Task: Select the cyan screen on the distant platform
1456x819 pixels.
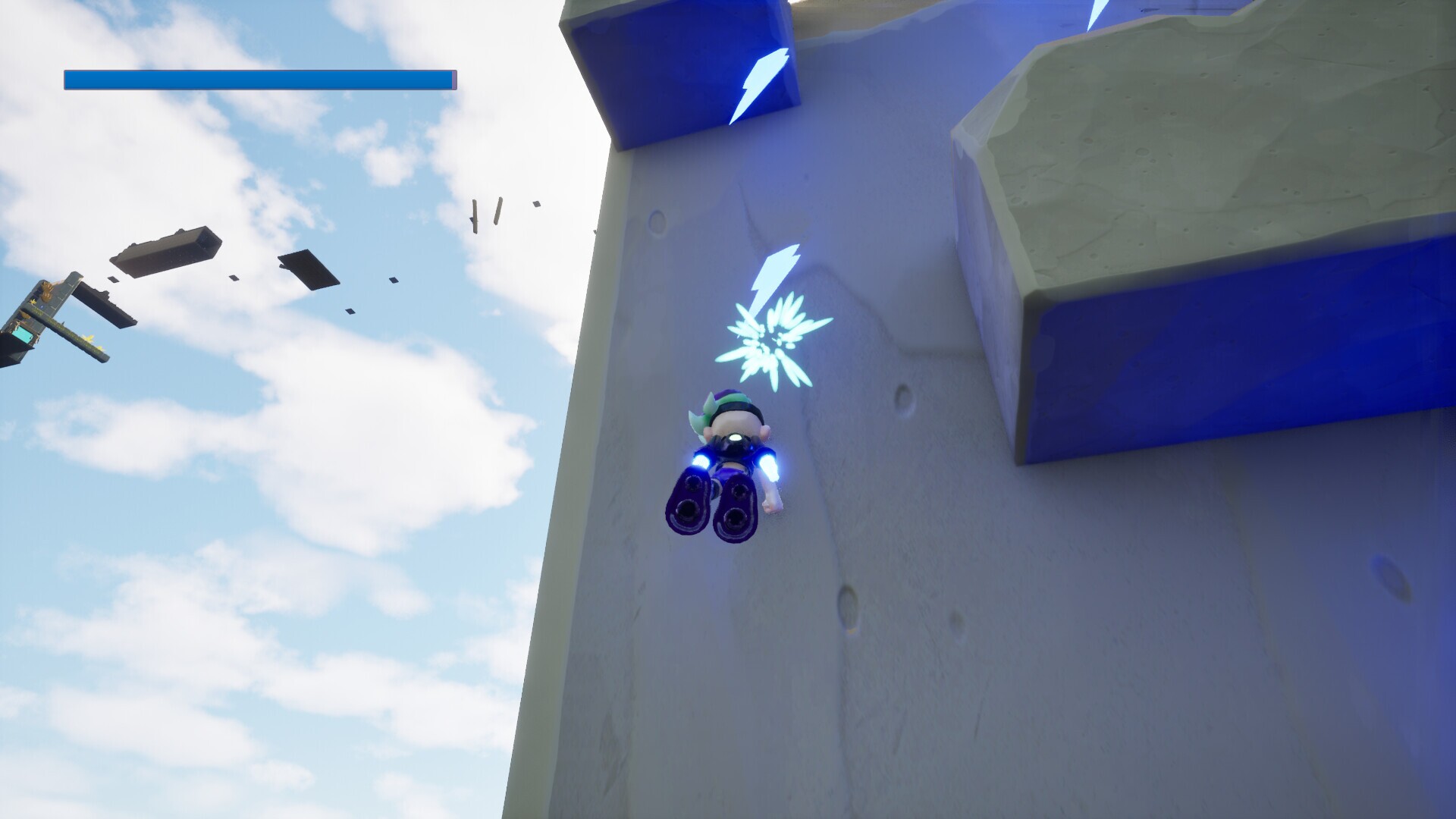Action: coord(24,334)
